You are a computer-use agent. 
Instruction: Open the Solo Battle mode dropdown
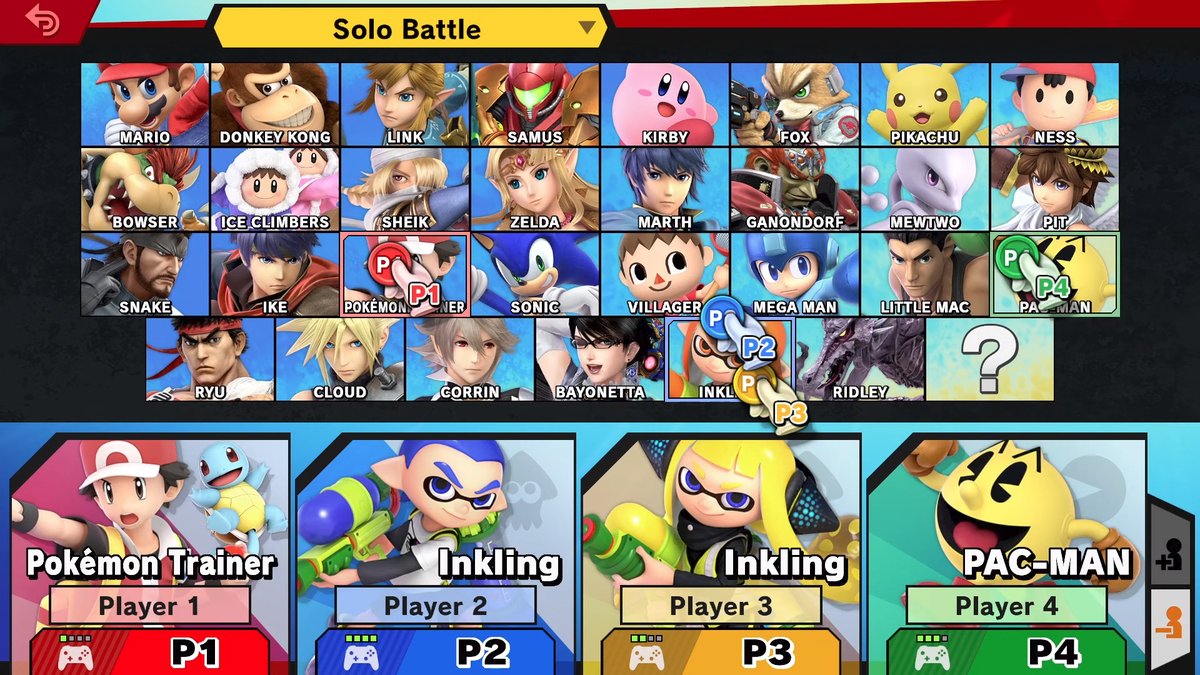click(410, 28)
